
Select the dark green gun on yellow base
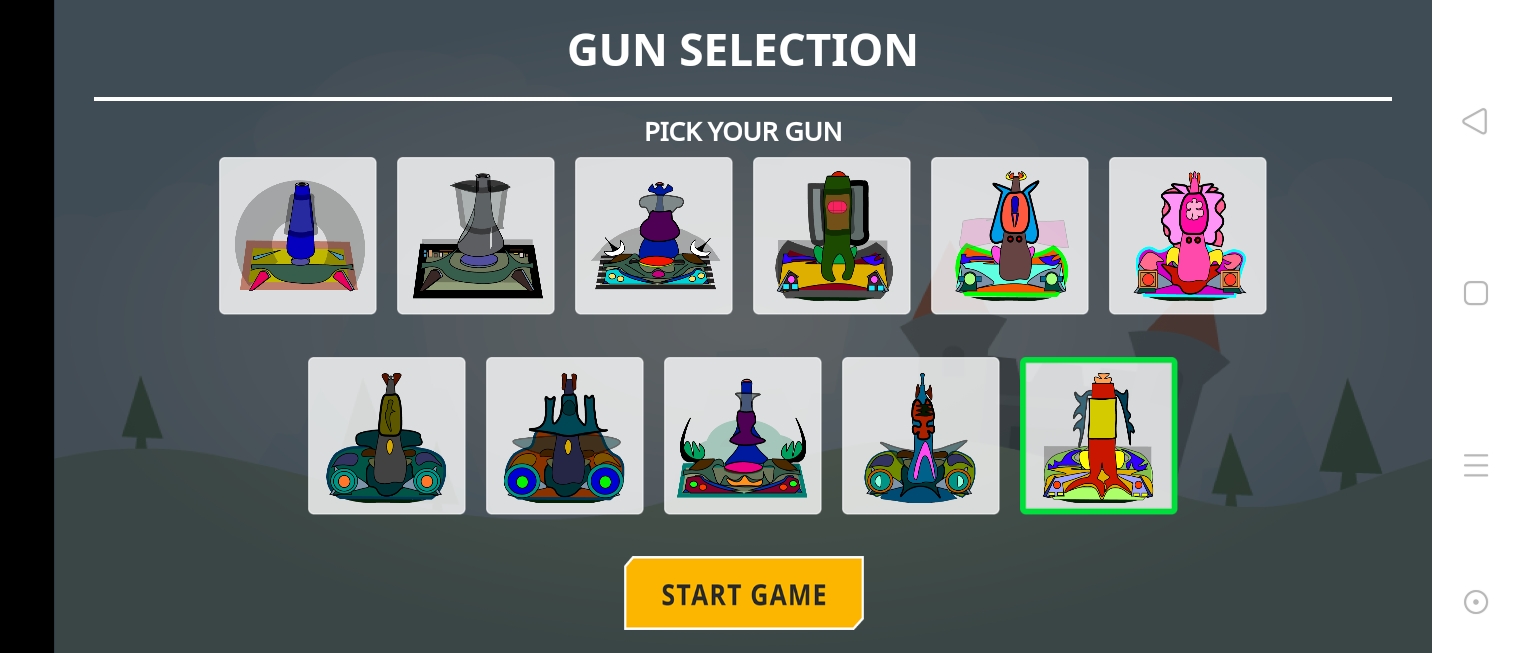(x=832, y=236)
